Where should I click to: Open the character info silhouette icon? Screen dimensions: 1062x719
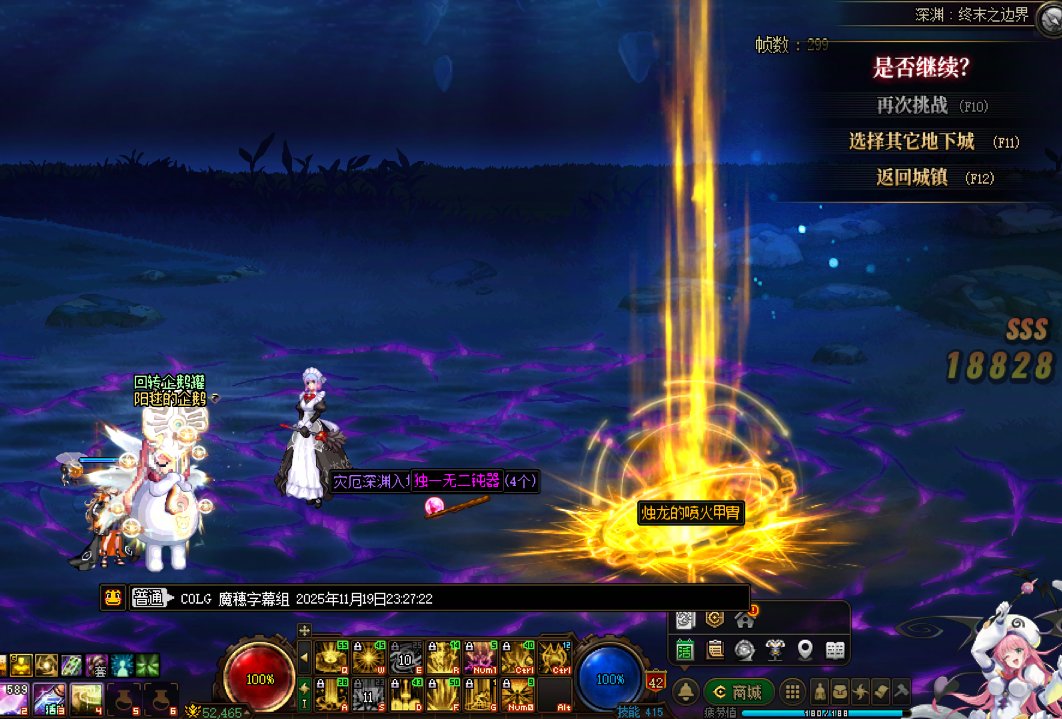coord(820,692)
